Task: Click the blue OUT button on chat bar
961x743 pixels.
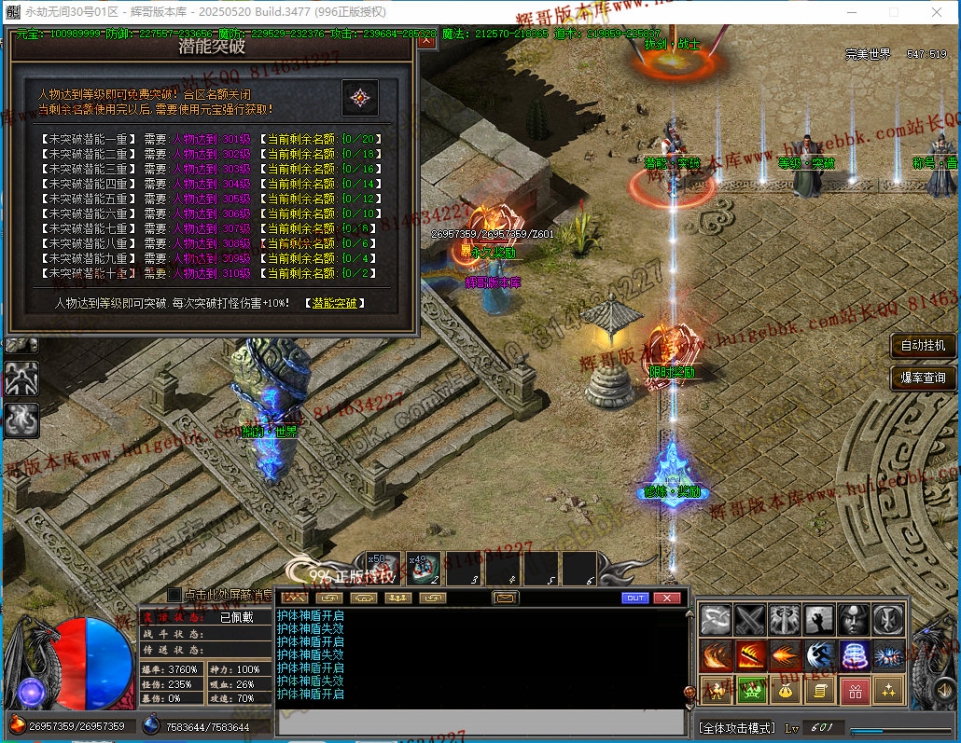Action: pyautogui.click(x=635, y=598)
